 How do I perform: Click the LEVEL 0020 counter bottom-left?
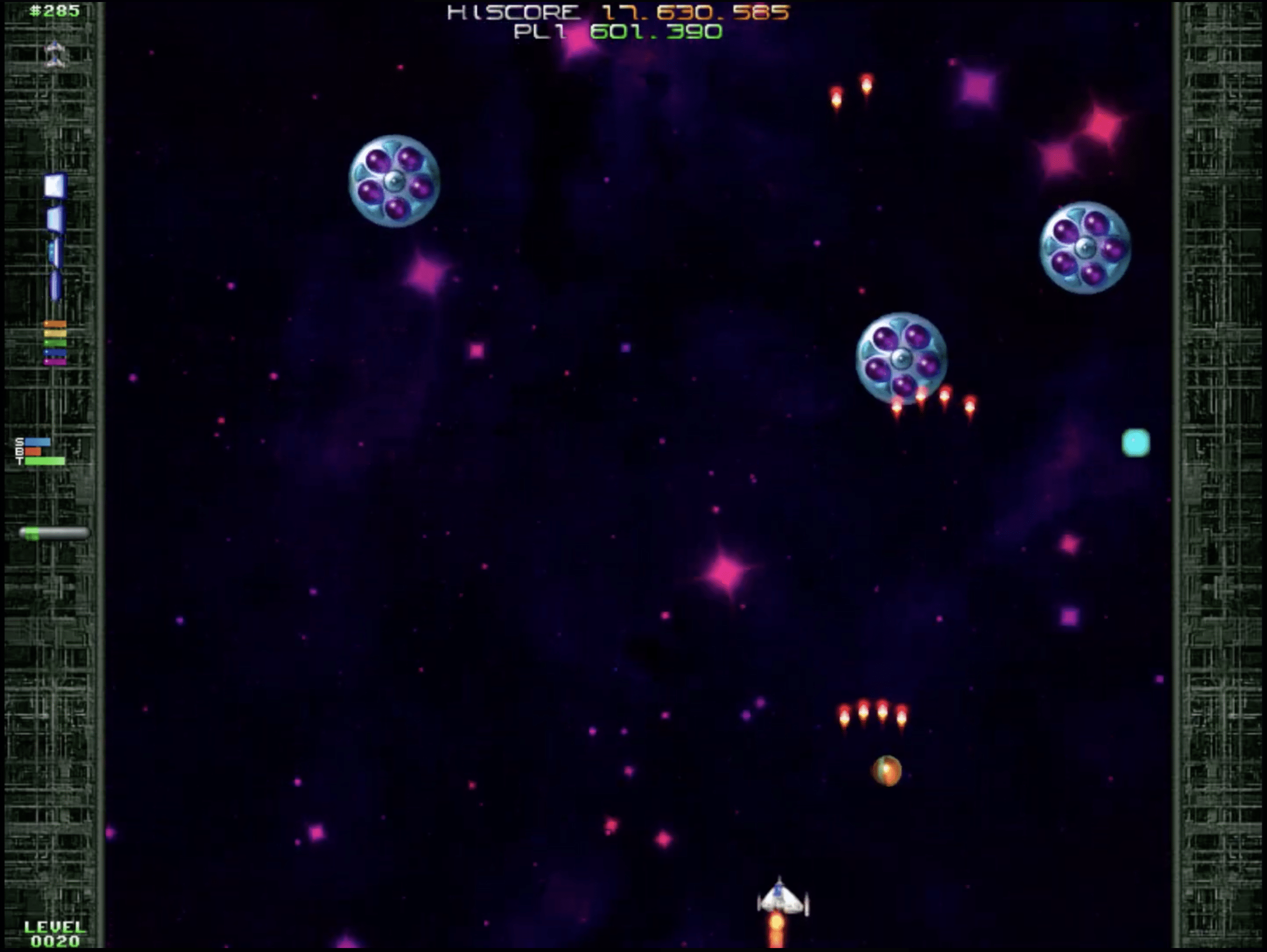tap(55, 933)
